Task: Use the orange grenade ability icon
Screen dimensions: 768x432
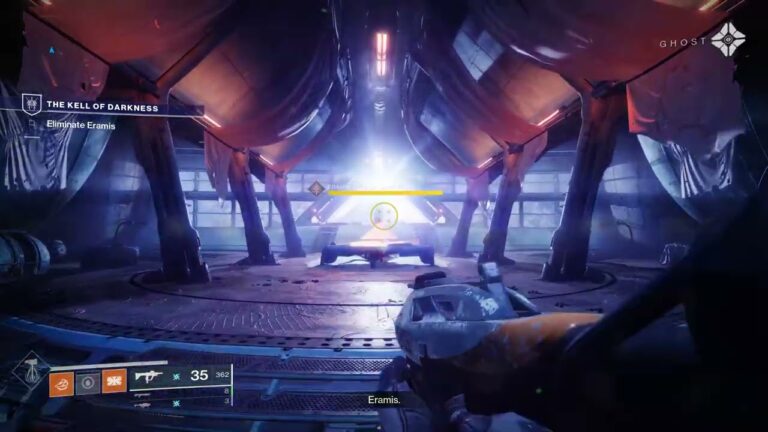Action: pos(62,381)
